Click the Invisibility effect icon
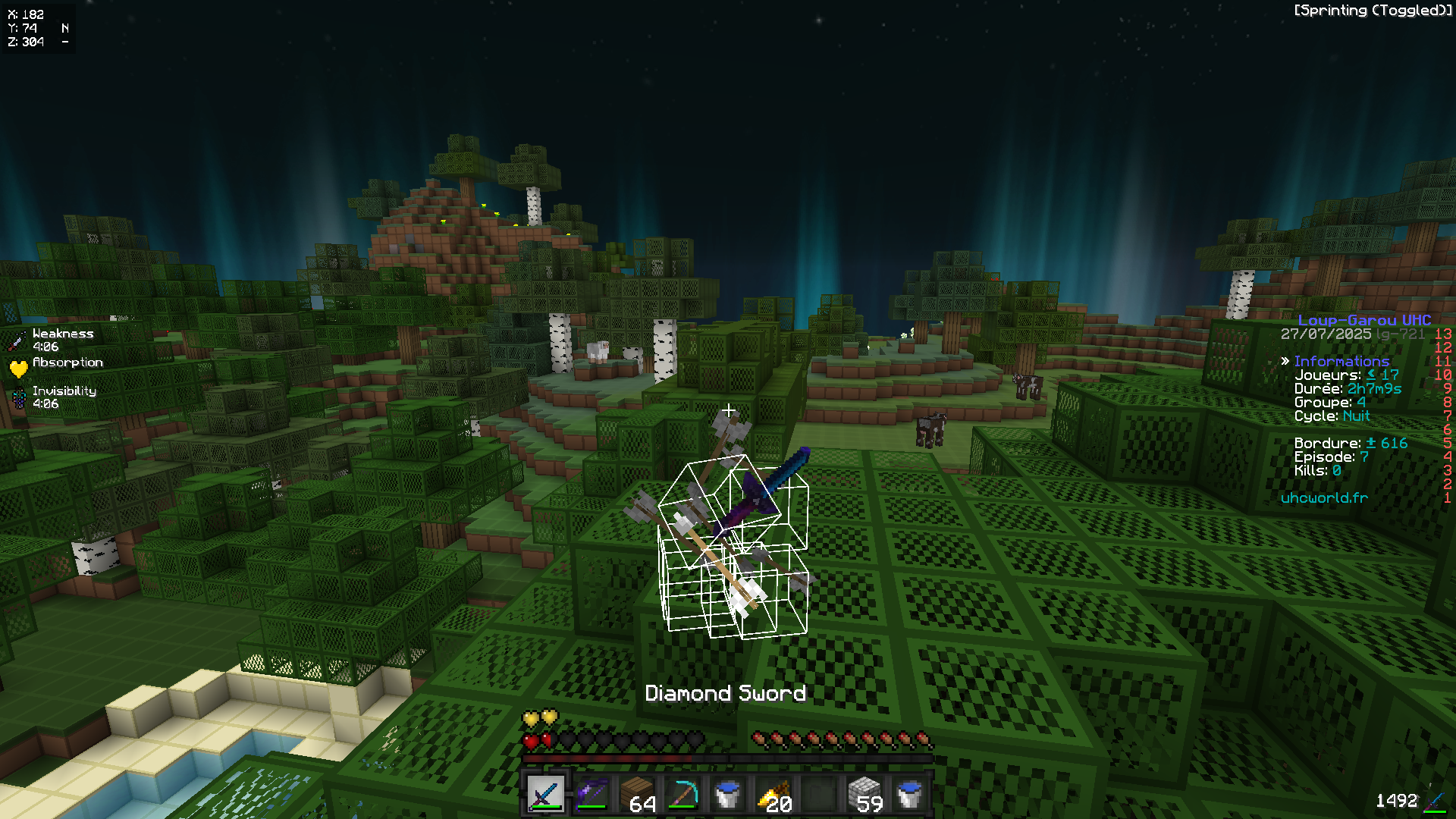Viewport: 1456px width, 819px height. pos(20,397)
